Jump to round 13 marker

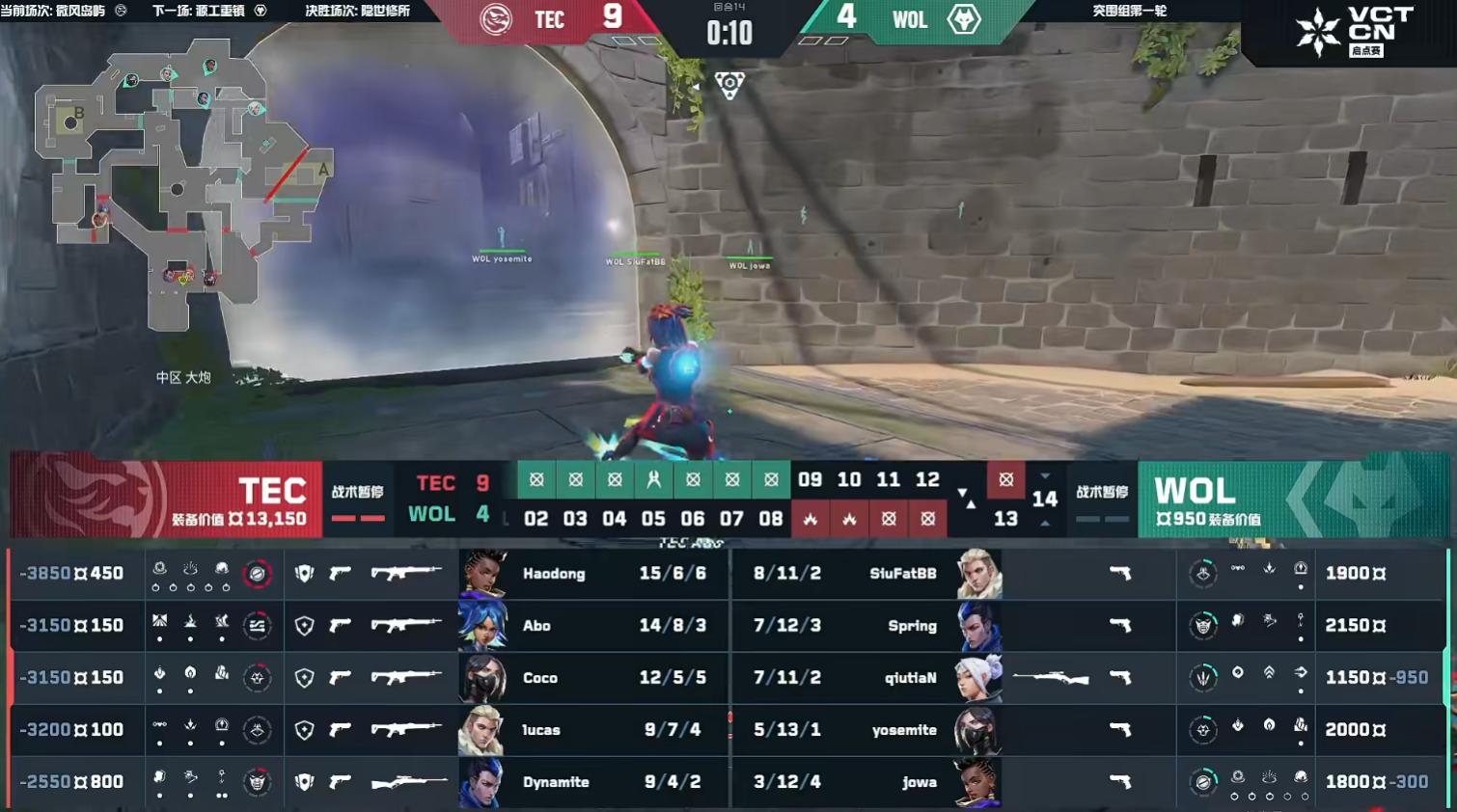tap(1005, 519)
